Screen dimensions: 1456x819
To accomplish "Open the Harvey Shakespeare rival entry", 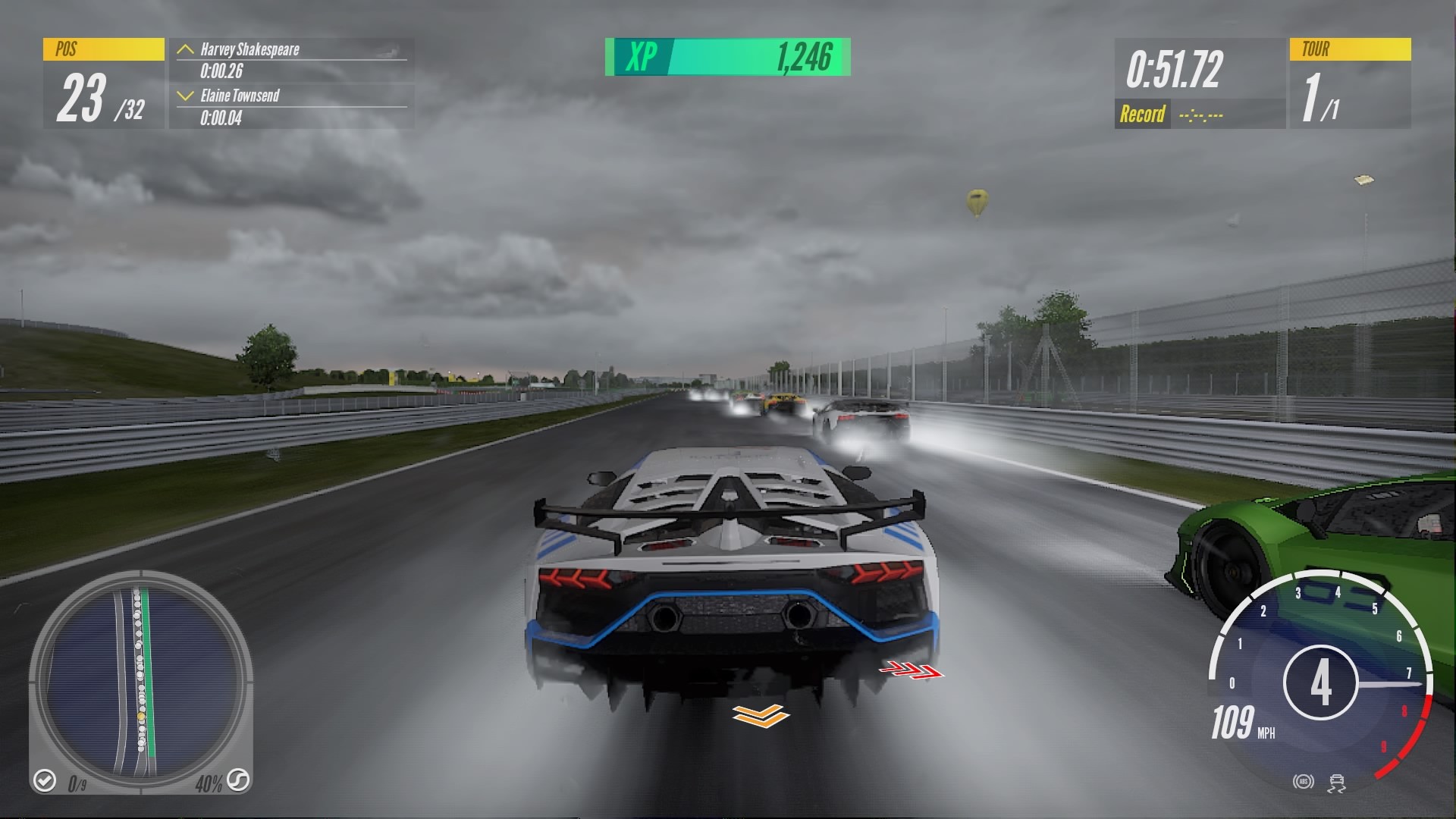I will pos(250,52).
